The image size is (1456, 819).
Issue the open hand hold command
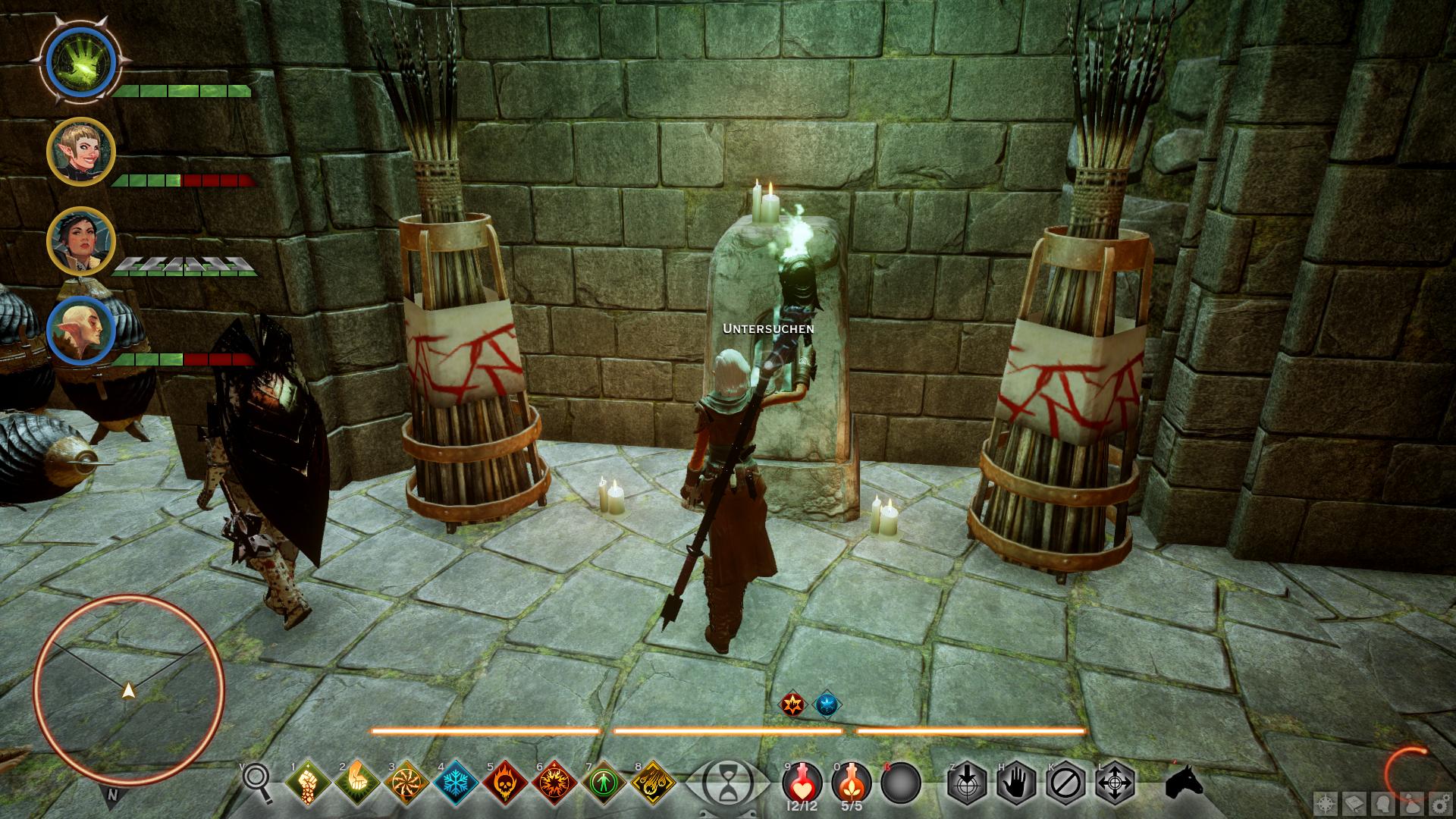(1016, 781)
